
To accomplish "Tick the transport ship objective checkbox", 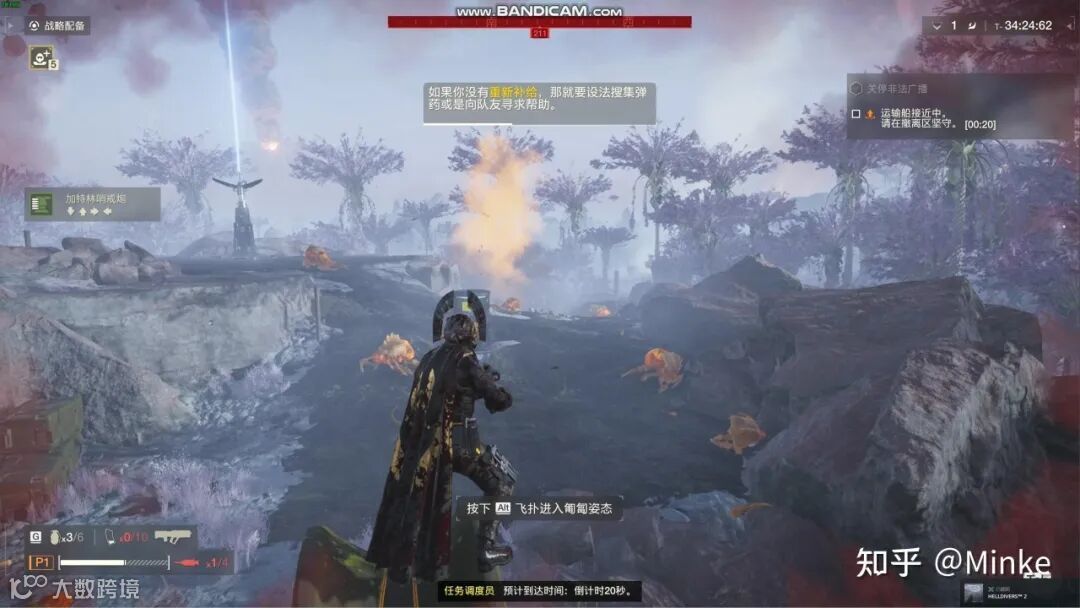I will pyautogui.click(x=856, y=114).
